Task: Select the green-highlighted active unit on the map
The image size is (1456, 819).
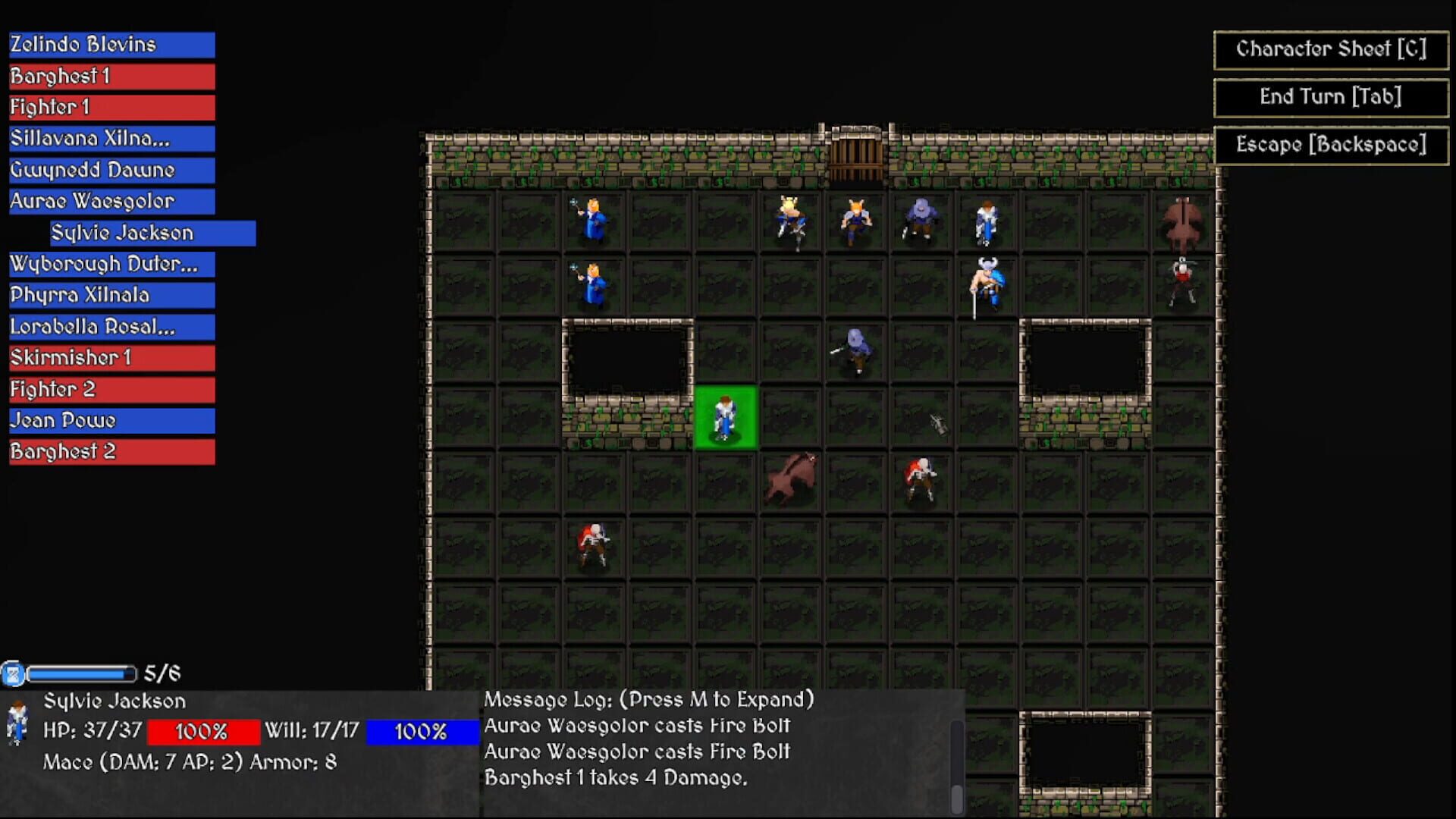Action: 725,417
